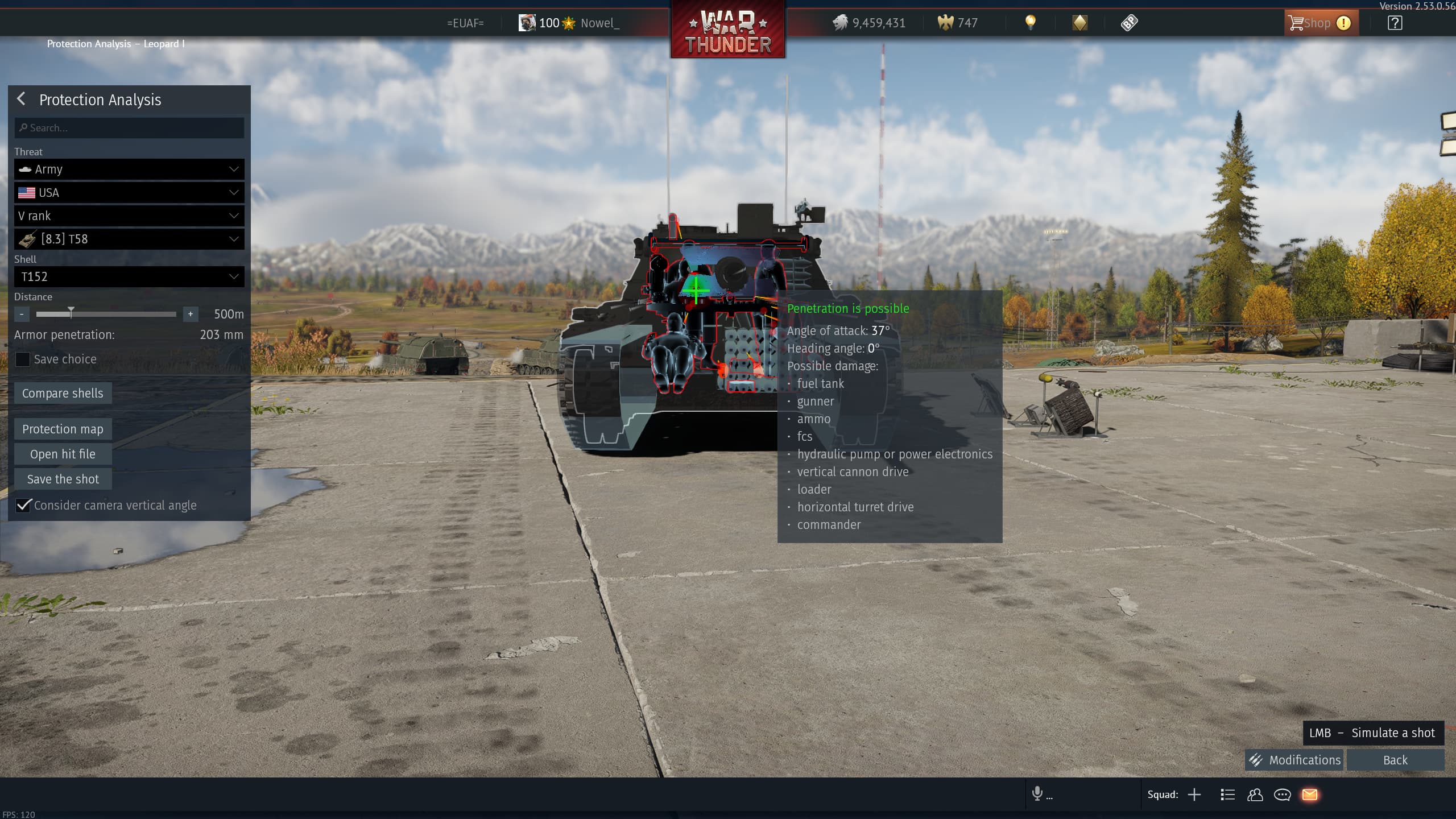Open the Shop
This screenshot has width=1456, height=819.
(x=1319, y=23)
